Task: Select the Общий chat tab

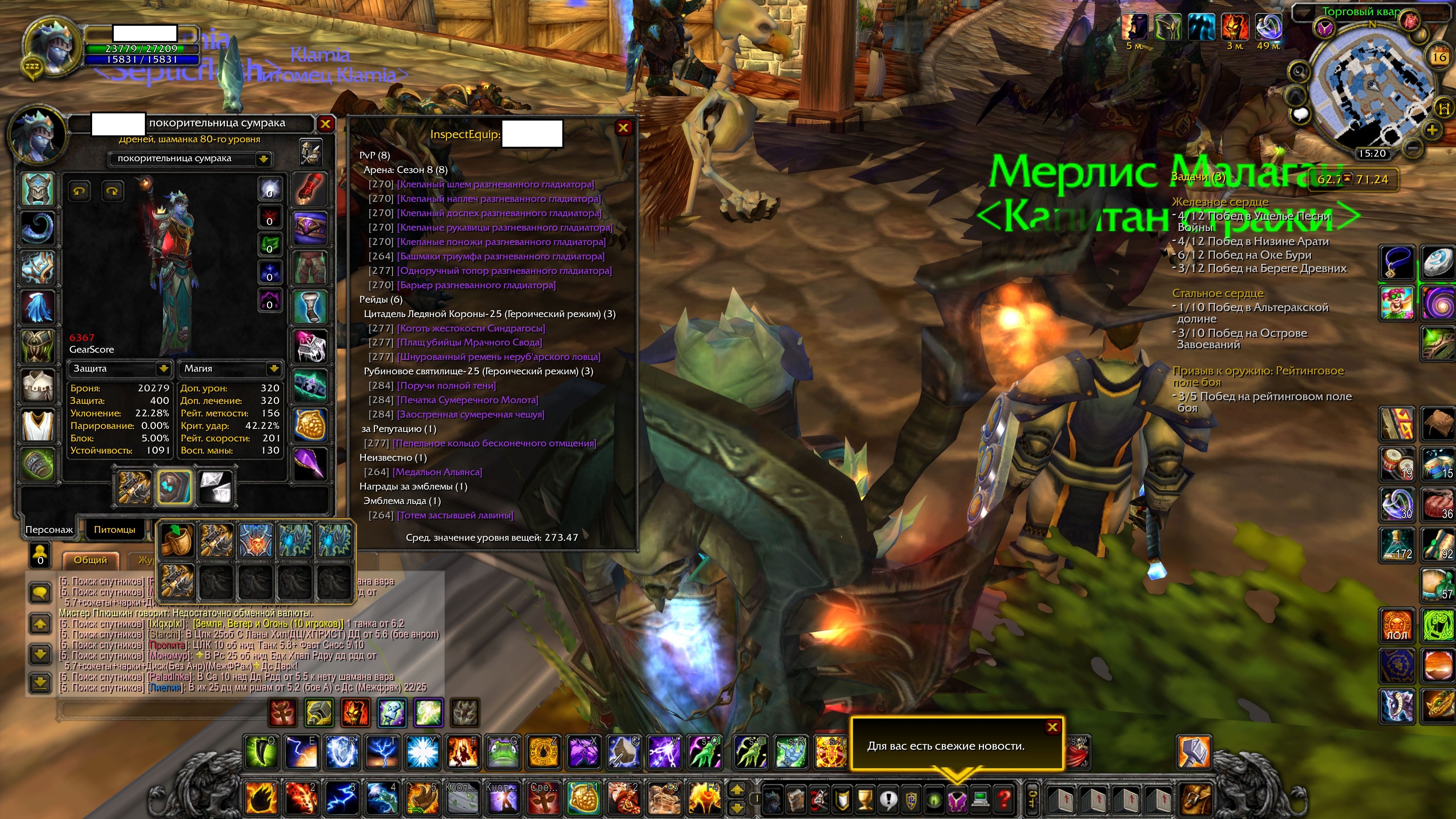Action: (91, 560)
